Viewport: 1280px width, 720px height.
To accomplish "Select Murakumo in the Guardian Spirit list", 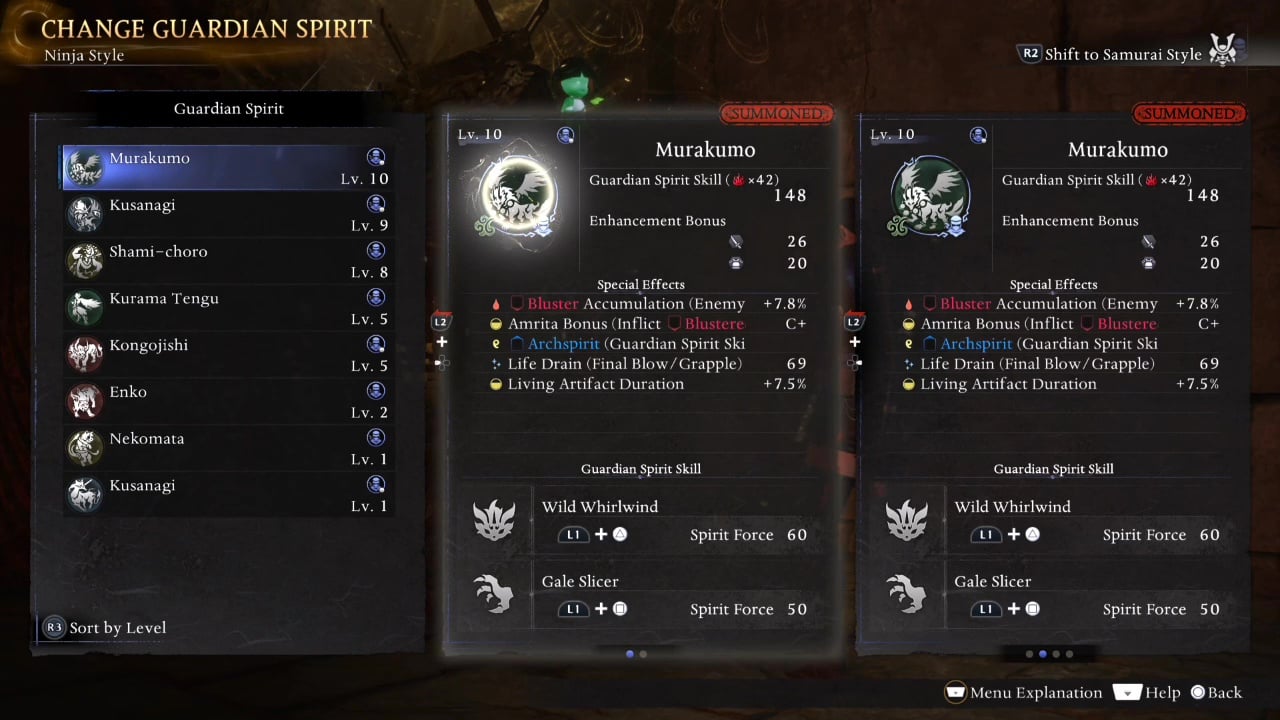I will click(227, 167).
